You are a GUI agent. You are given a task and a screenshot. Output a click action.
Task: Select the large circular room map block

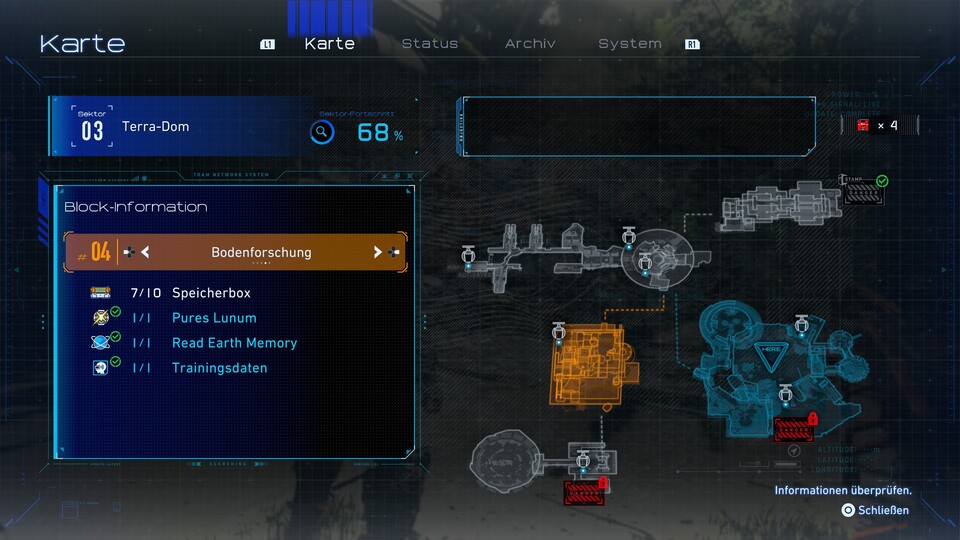click(x=506, y=462)
